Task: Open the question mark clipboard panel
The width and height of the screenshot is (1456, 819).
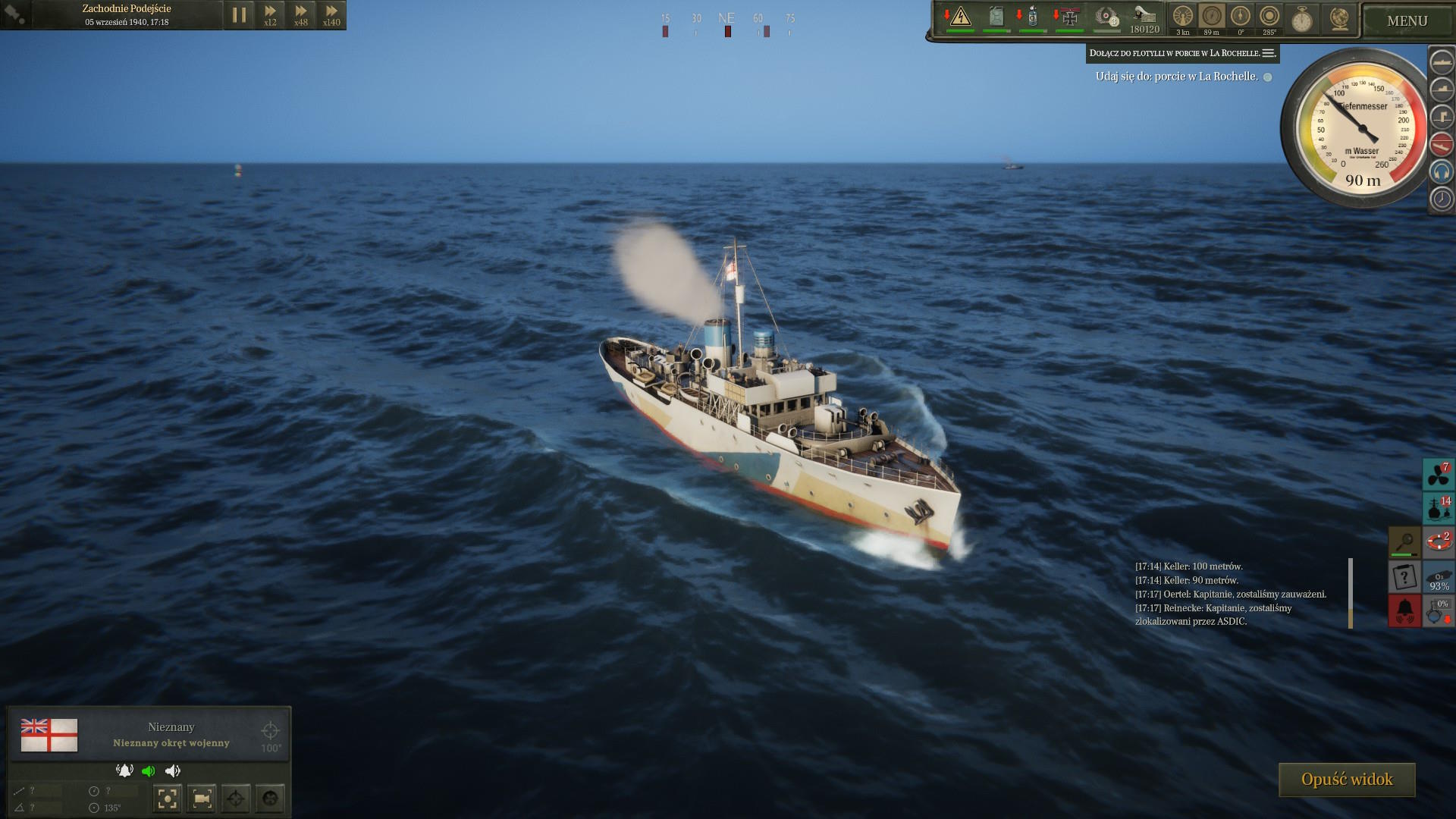Action: 1404,577
